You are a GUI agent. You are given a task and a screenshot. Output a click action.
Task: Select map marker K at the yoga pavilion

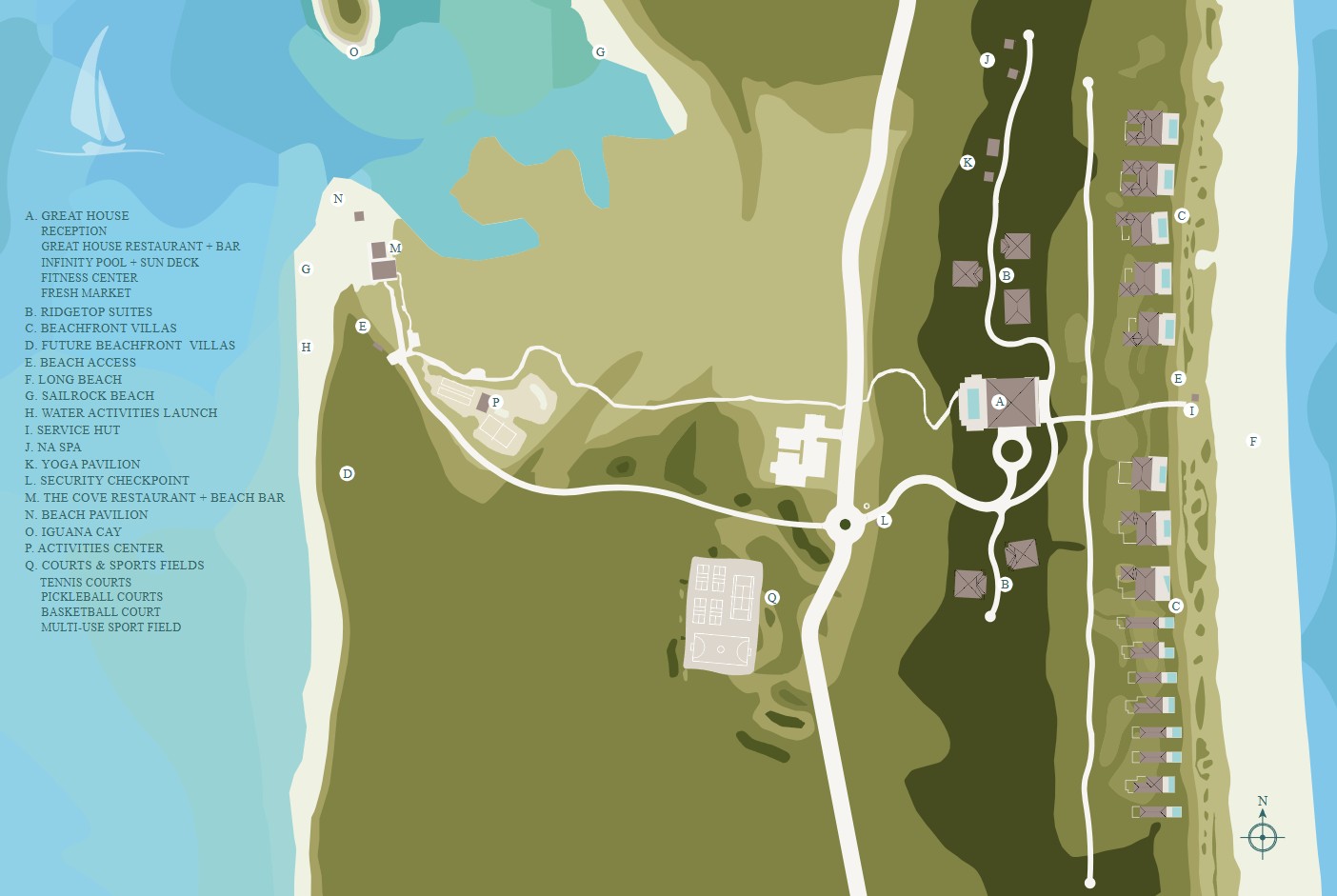968,163
